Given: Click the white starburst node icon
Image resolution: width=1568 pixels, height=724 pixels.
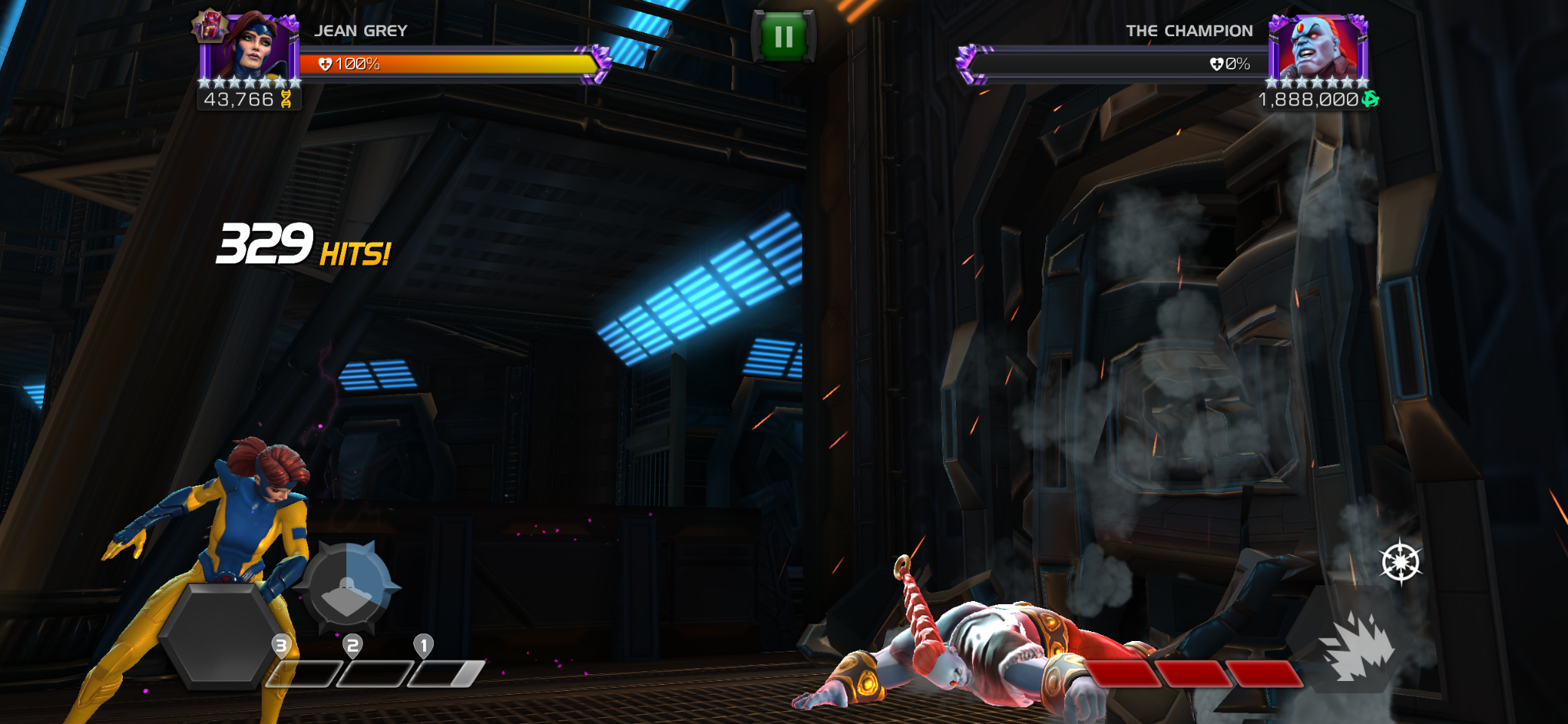Looking at the screenshot, I should click(1401, 562).
